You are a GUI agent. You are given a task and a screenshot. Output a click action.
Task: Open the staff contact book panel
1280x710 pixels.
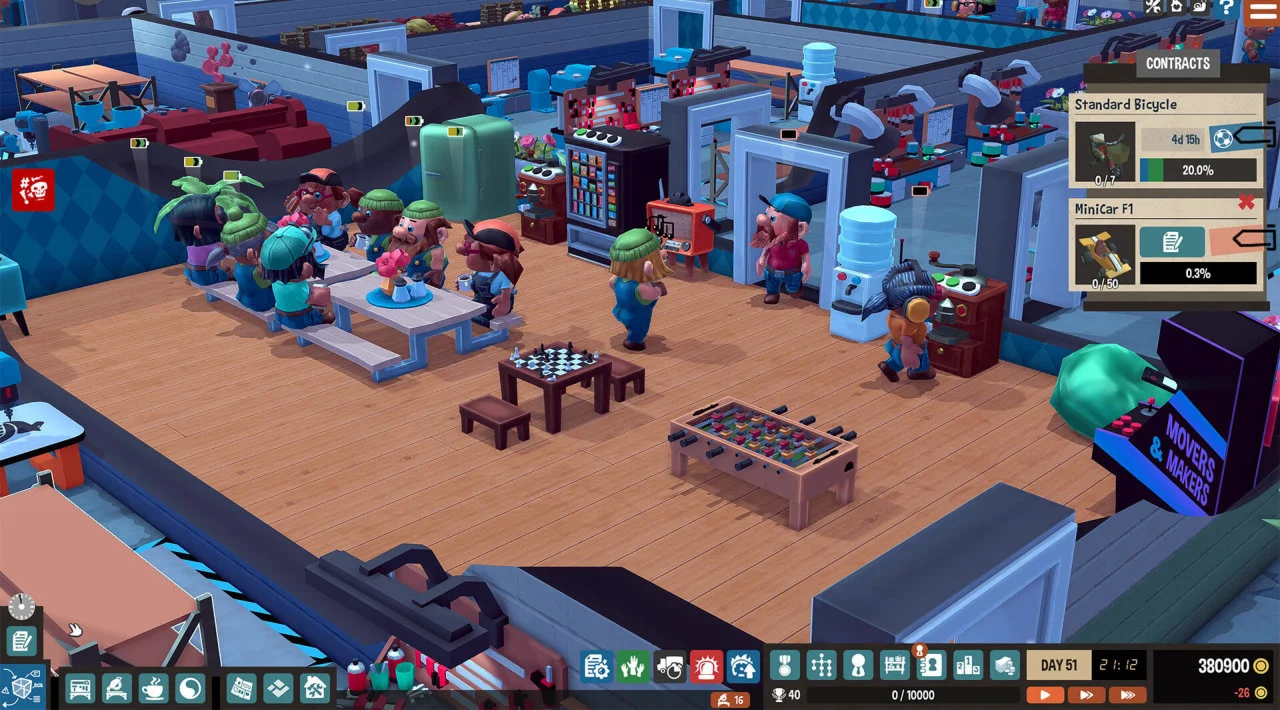tap(931, 665)
